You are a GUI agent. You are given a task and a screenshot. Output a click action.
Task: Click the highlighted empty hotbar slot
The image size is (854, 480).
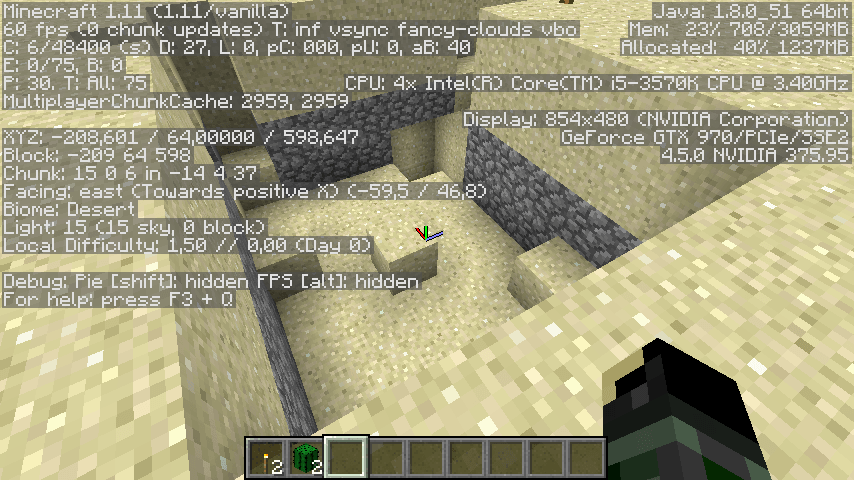pos(347,457)
